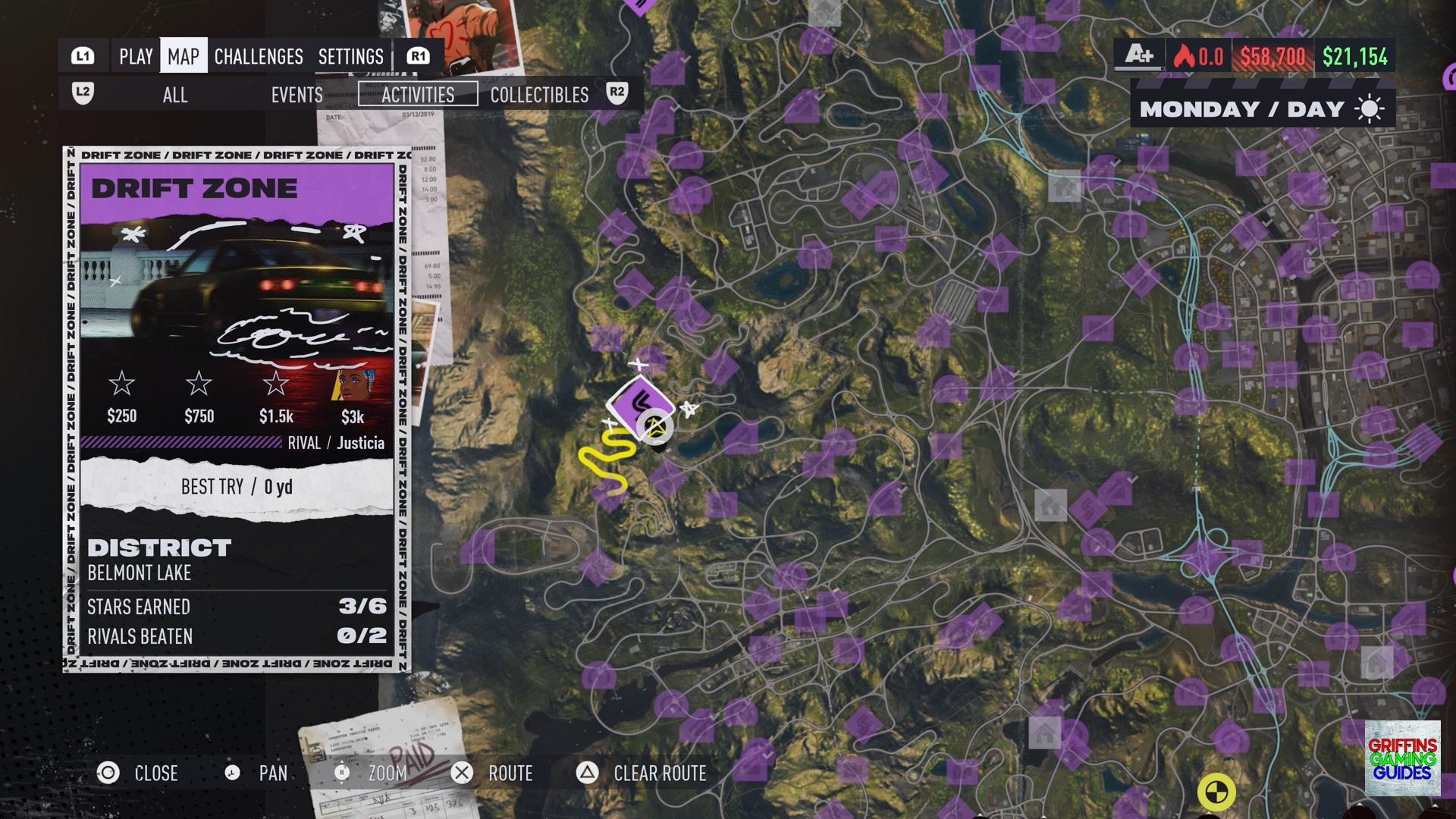
Task: Show ALL map markers filter
Action: (175, 95)
